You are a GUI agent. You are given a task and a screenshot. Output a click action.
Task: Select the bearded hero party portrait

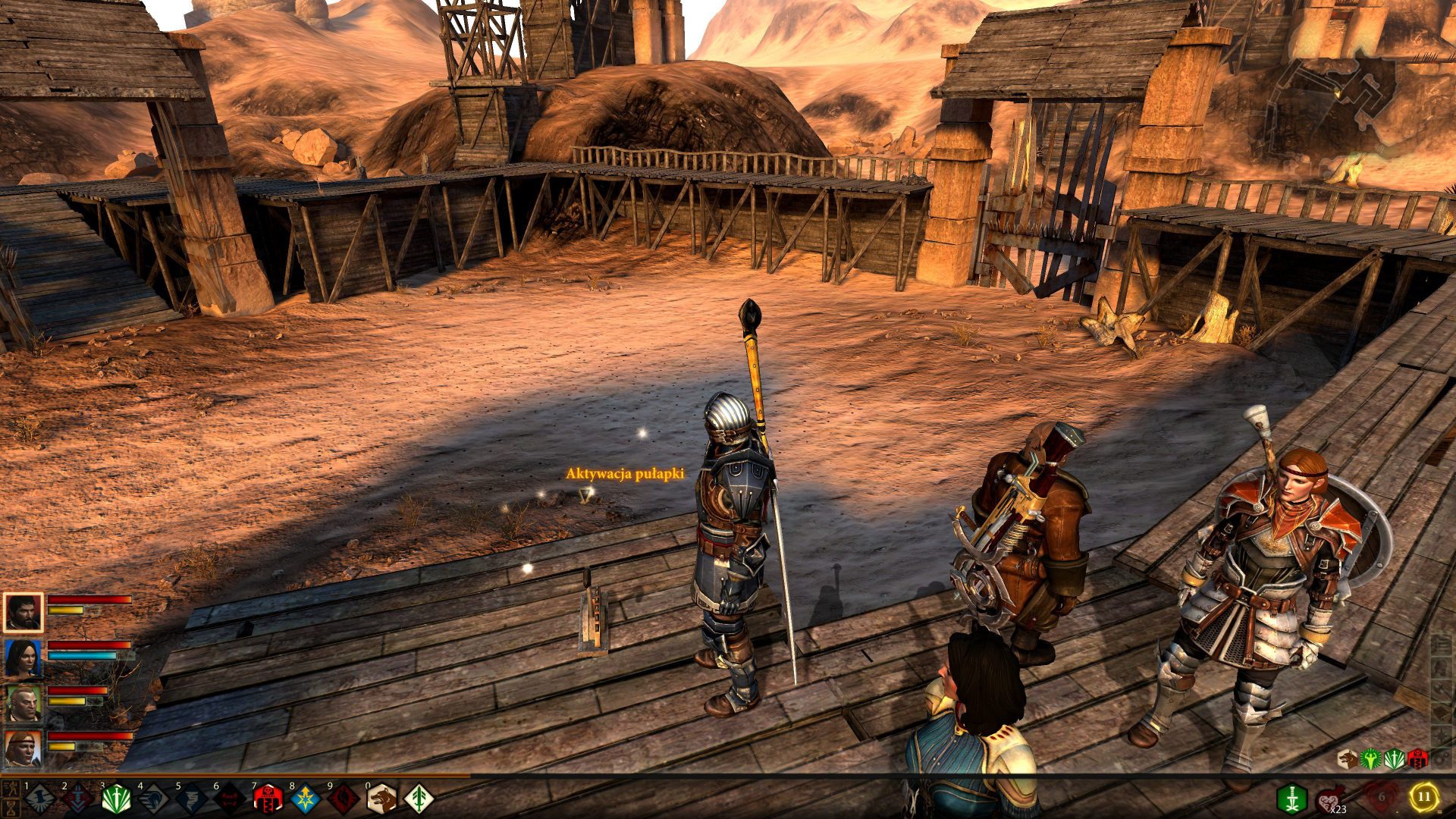pos(23,612)
